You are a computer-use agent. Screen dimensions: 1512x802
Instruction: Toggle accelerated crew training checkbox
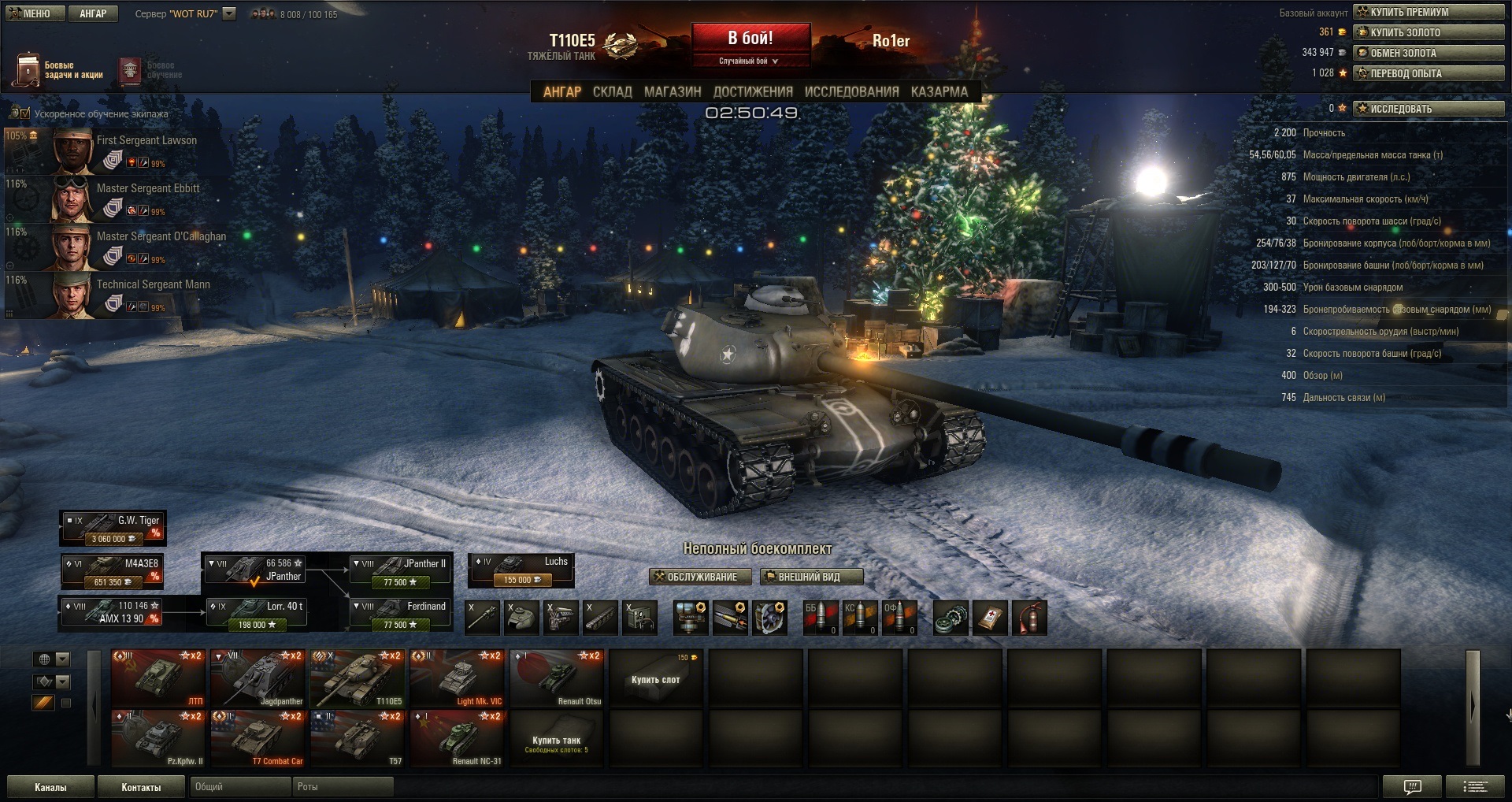[x=24, y=113]
